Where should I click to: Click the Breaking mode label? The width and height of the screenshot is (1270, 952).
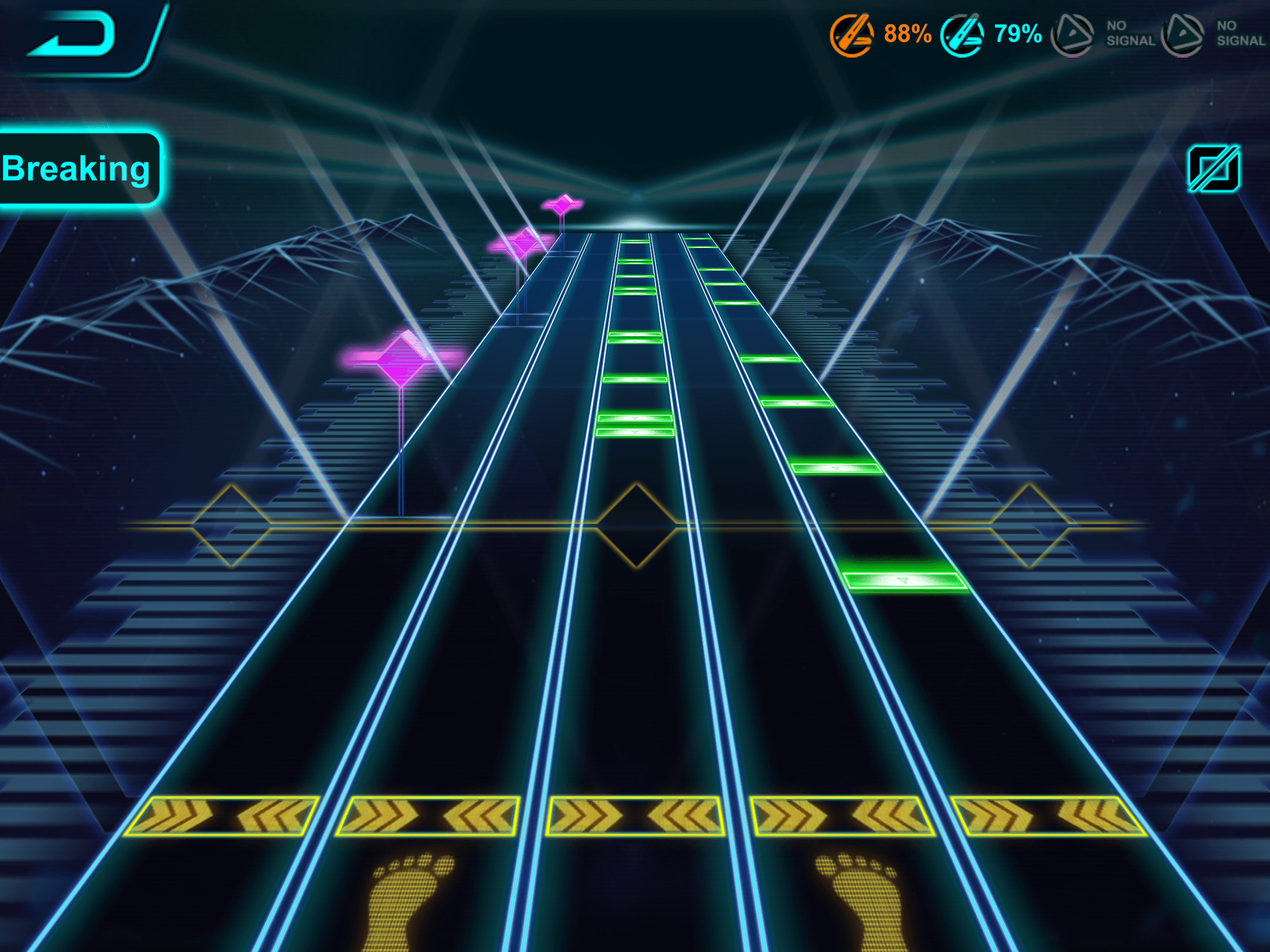pyautogui.click(x=76, y=169)
